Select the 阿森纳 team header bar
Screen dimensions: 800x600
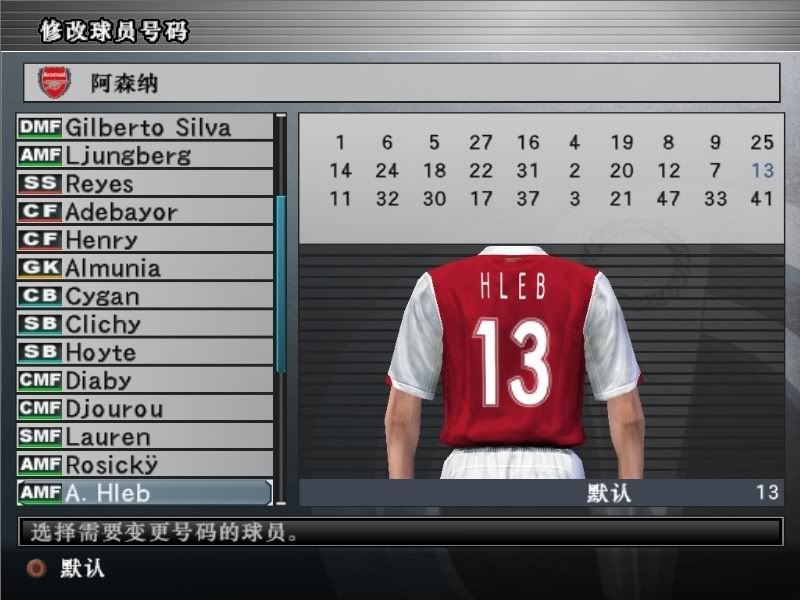[x=401, y=83]
